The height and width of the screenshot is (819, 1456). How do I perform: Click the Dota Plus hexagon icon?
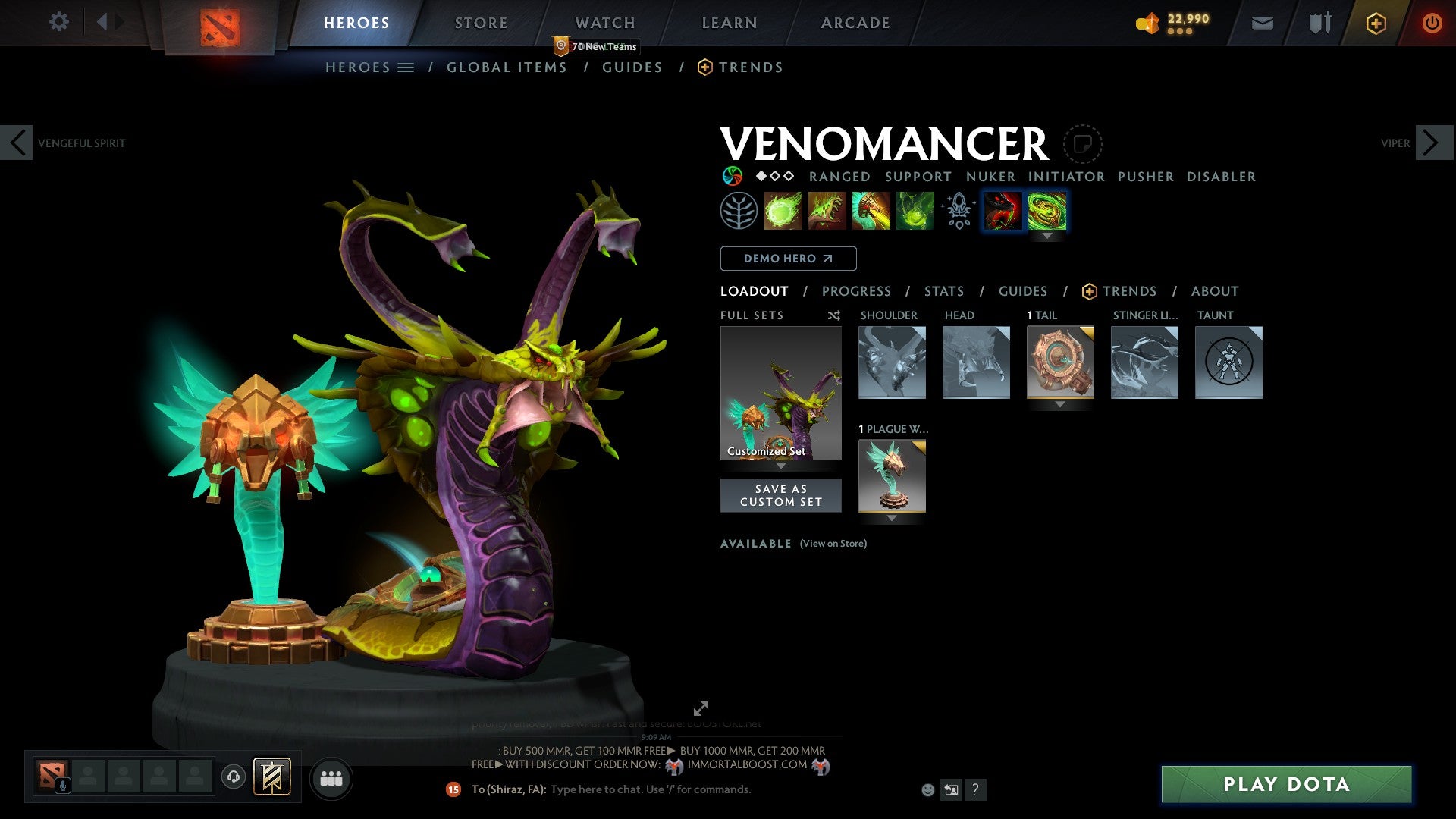1375,22
